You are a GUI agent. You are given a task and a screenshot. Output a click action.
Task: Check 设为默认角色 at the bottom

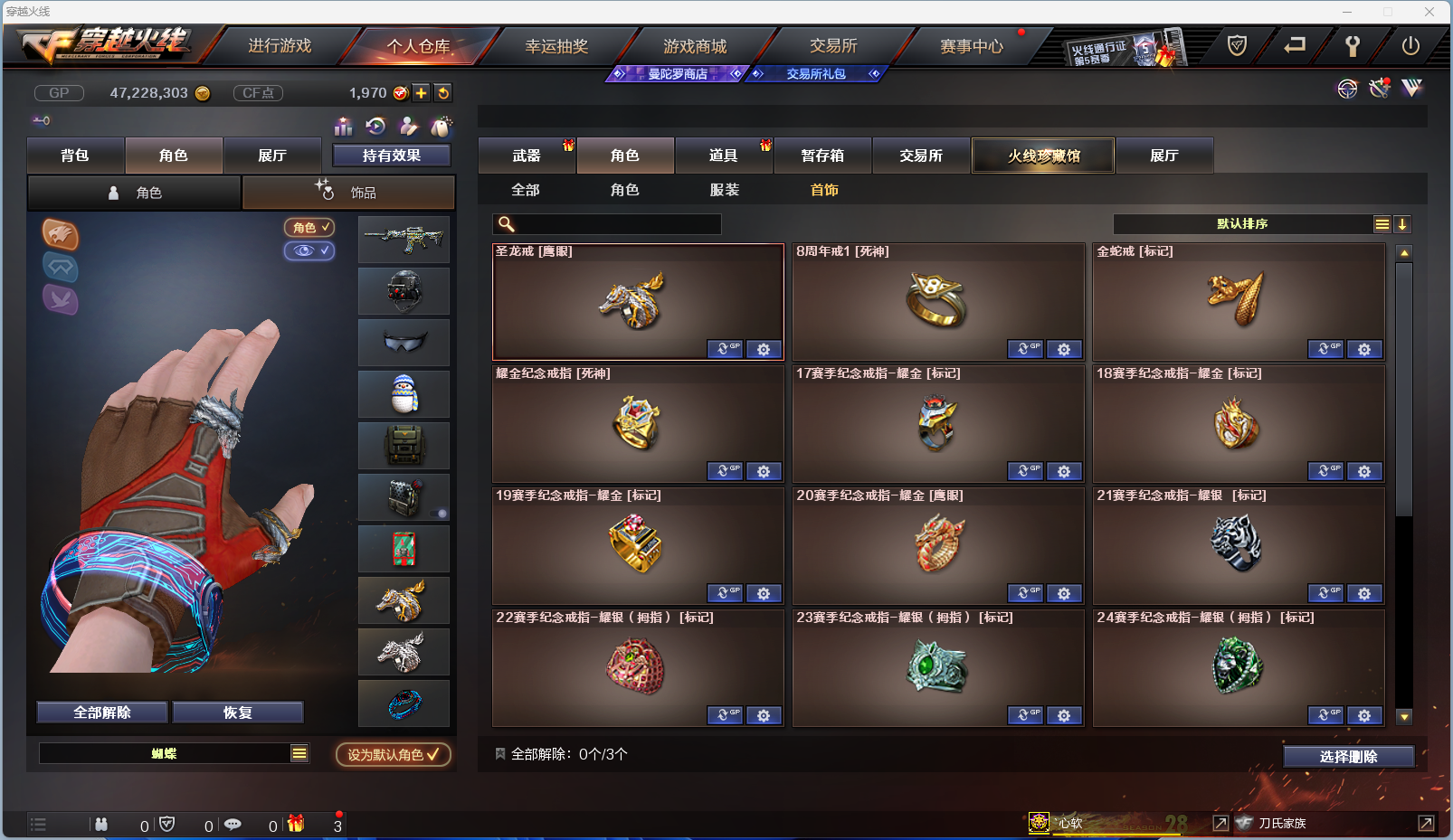tap(392, 755)
